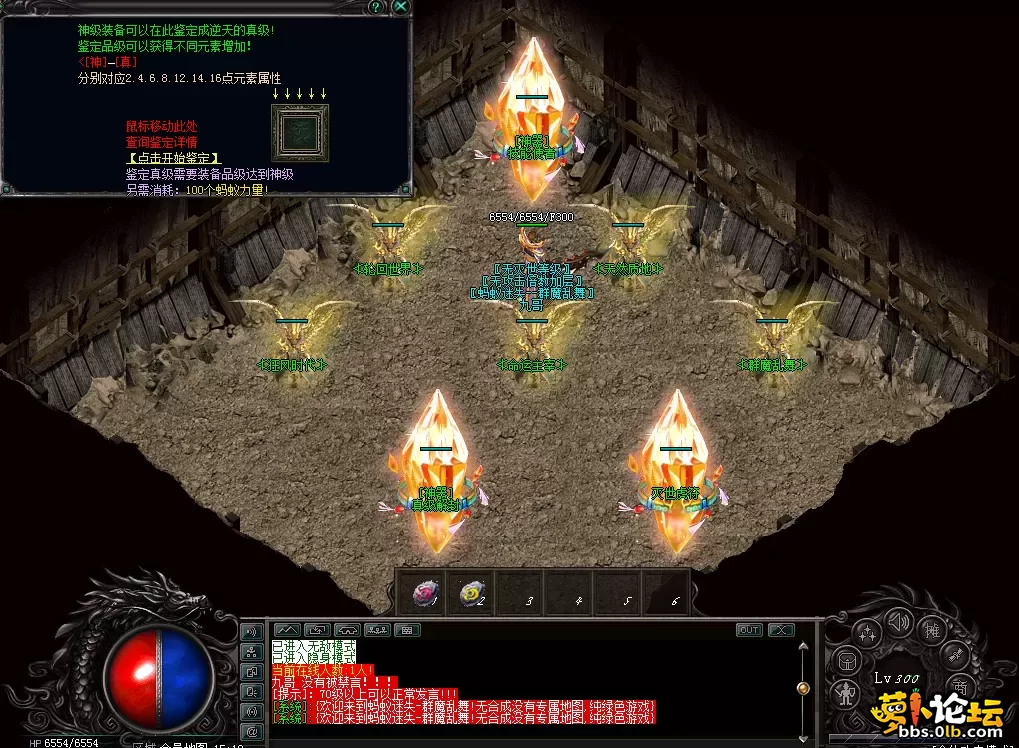Open the dialog's question mark help
The height and width of the screenshot is (748, 1019).
pos(376,6)
